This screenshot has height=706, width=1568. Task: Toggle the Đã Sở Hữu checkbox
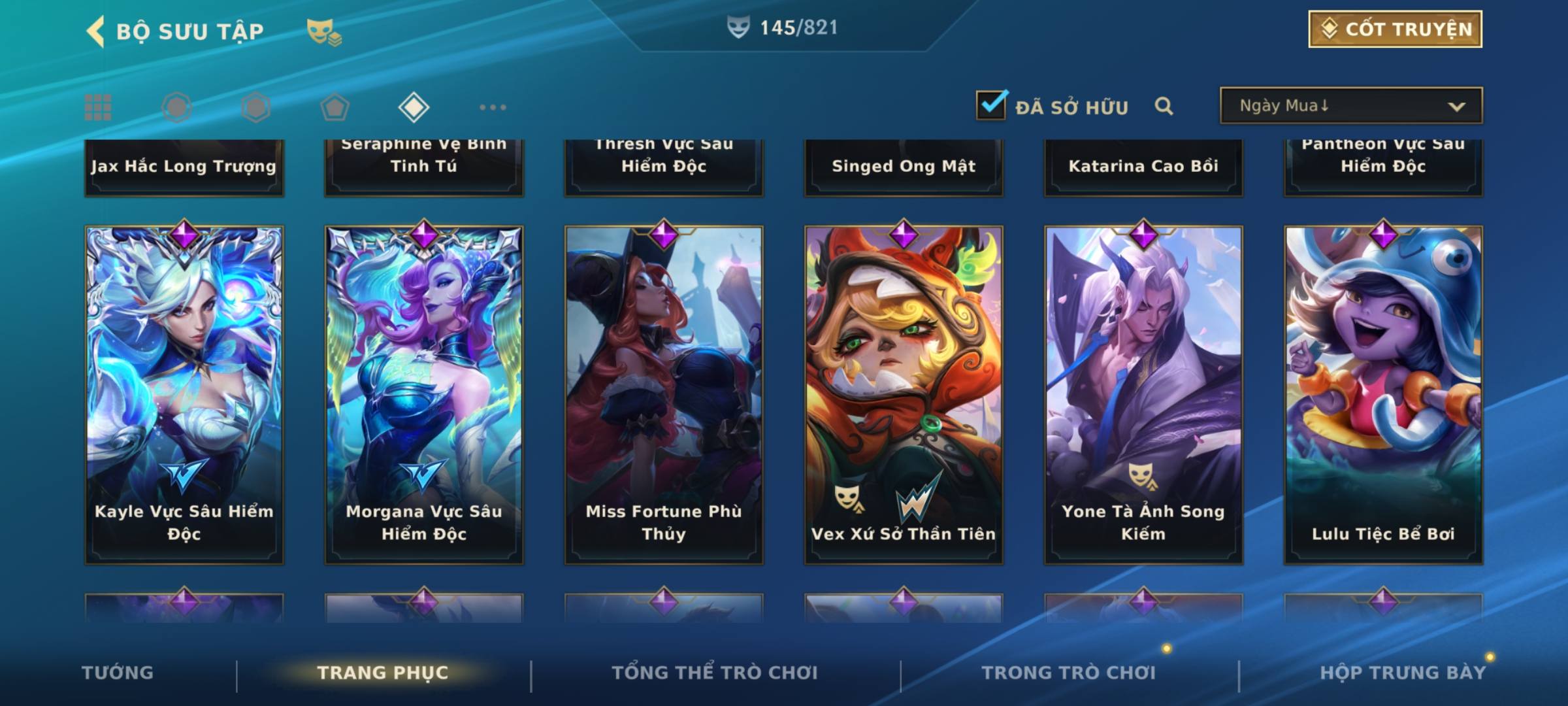[991, 105]
